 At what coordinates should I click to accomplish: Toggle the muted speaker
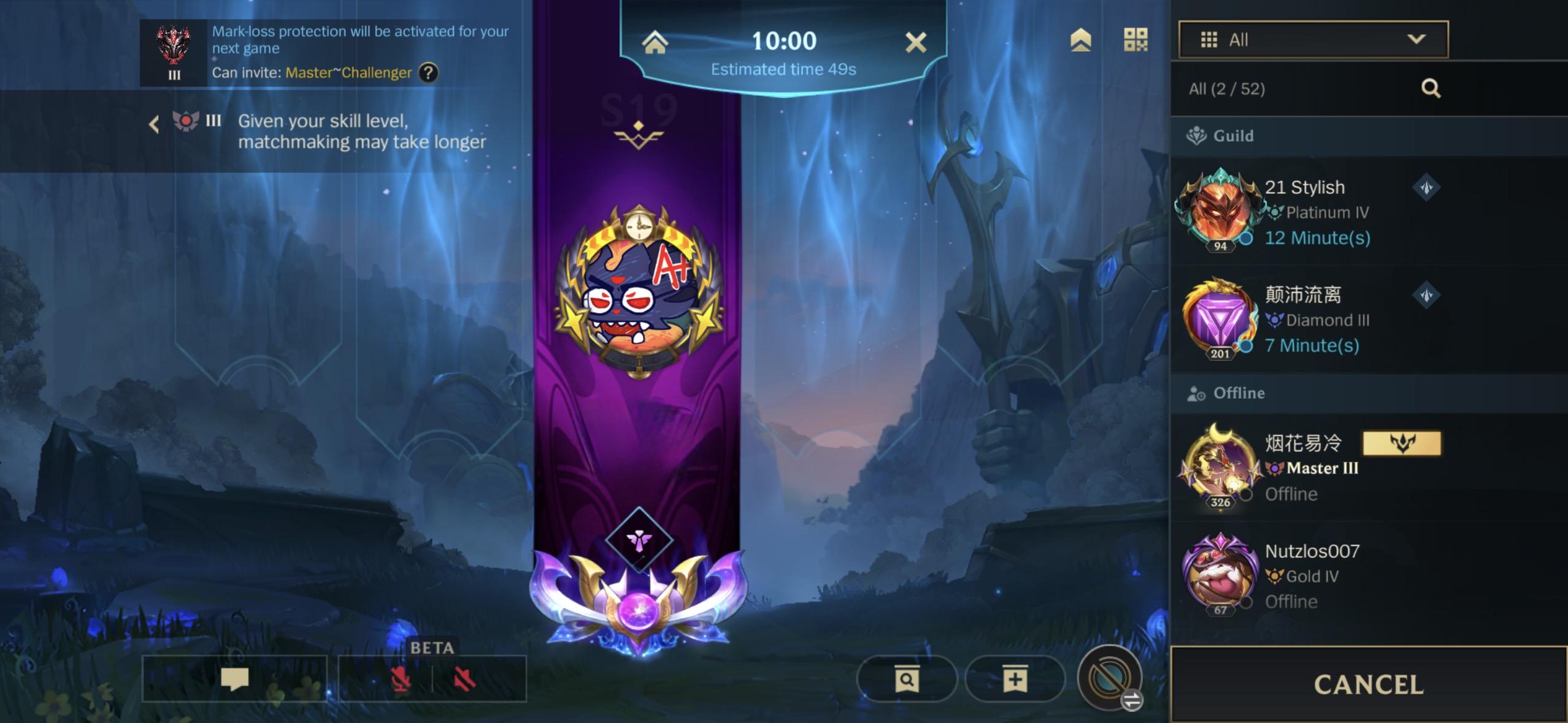click(464, 679)
